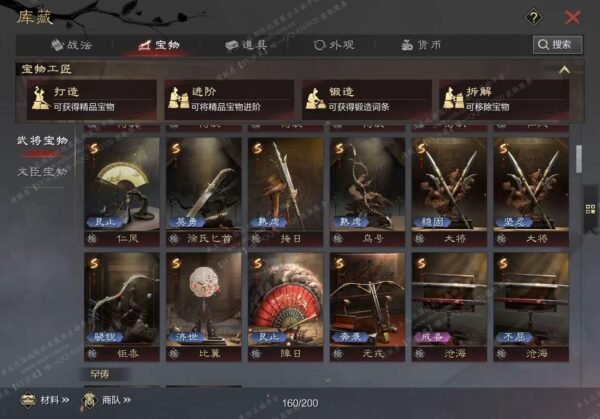Select the 乌号 bow treasure card
Viewport: 600px width, 419px height.
tap(367, 190)
